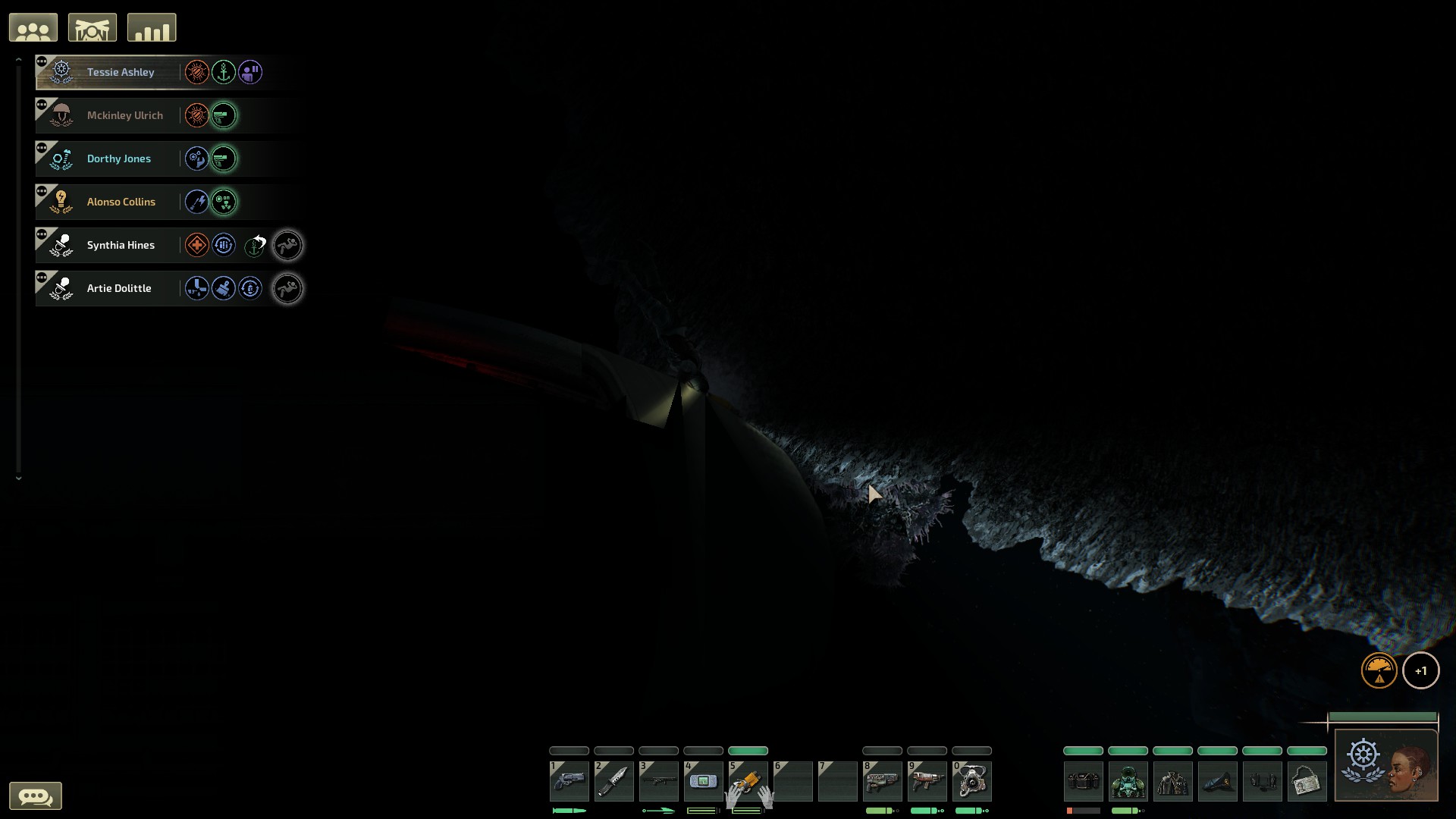Select Dorthy Jones from the crew roster

point(119,158)
